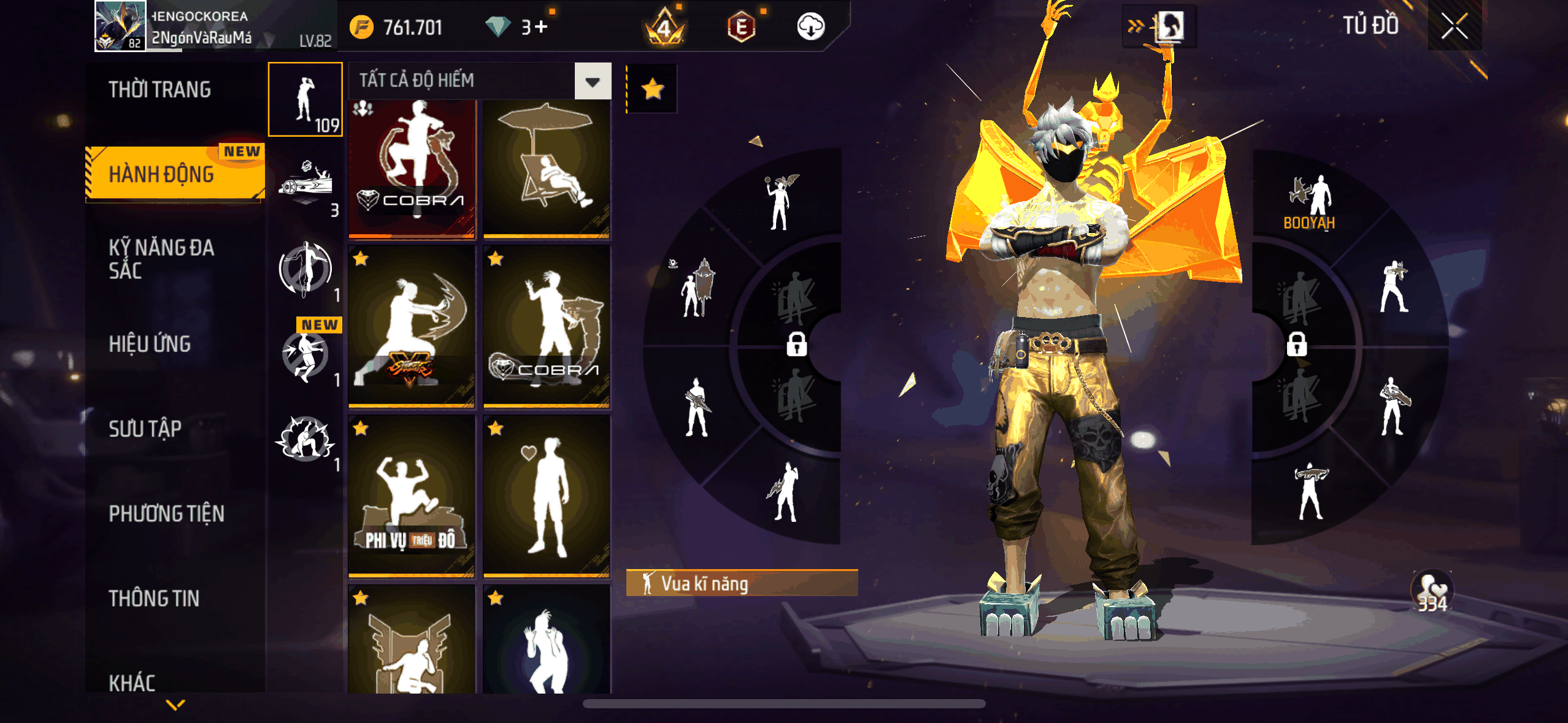
Task: Pick the beach chair umbrella emote
Action: click(x=547, y=169)
